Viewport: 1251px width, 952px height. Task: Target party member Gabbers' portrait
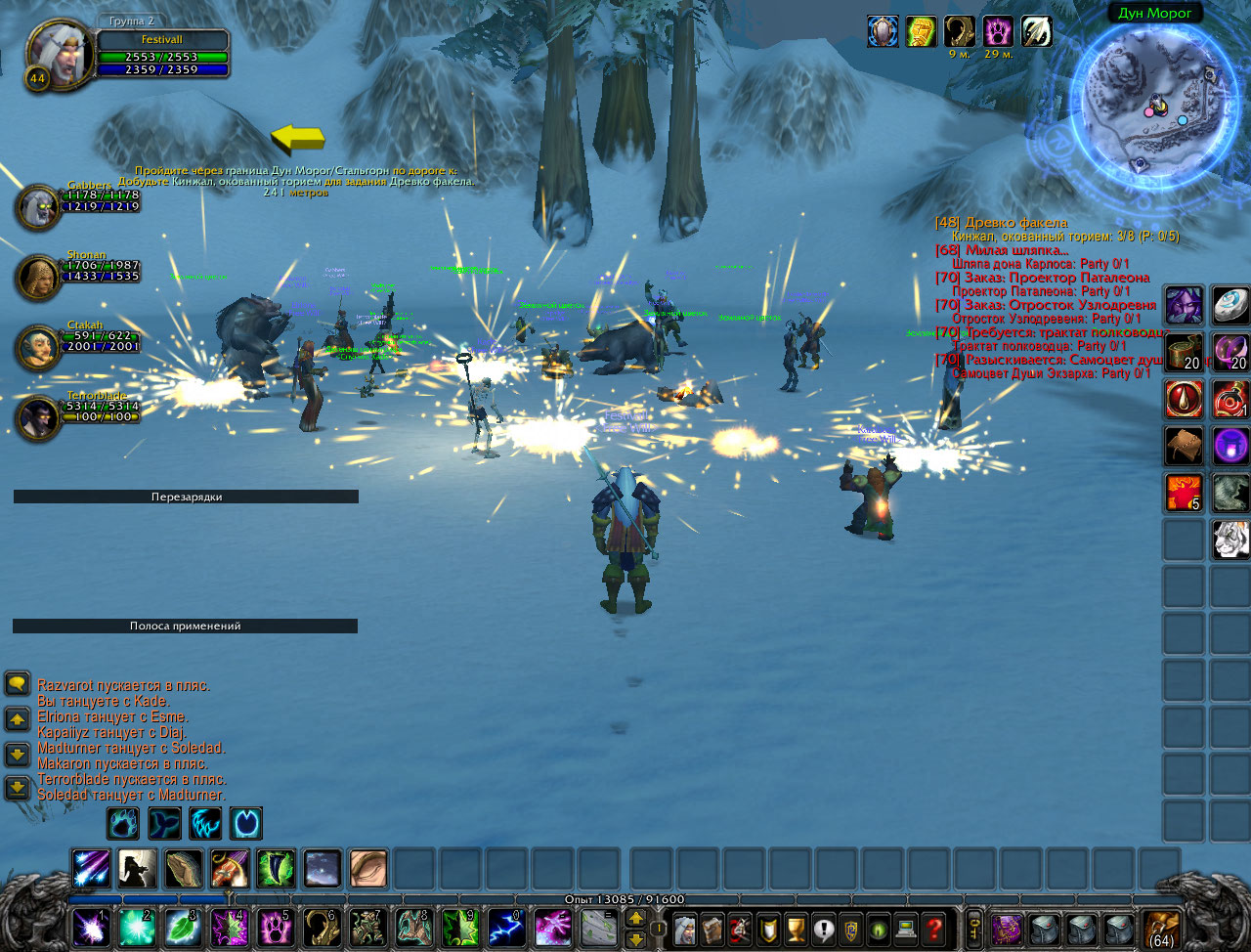tap(38, 206)
